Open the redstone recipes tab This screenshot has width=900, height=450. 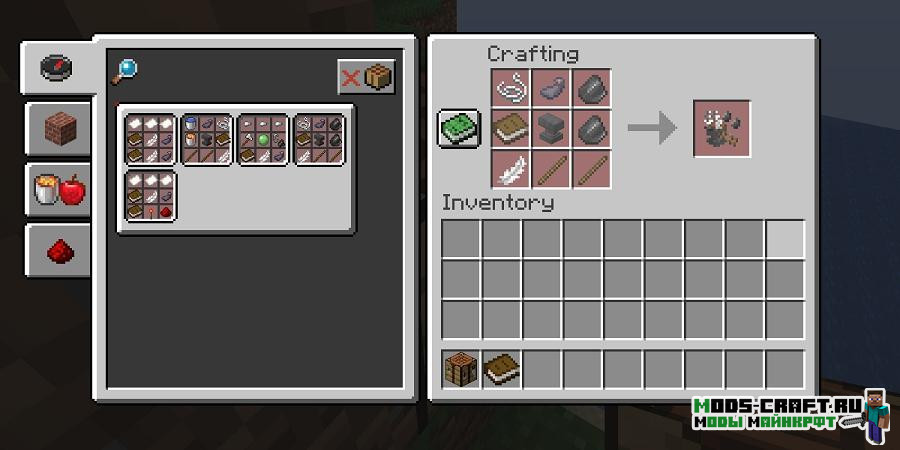(57, 250)
